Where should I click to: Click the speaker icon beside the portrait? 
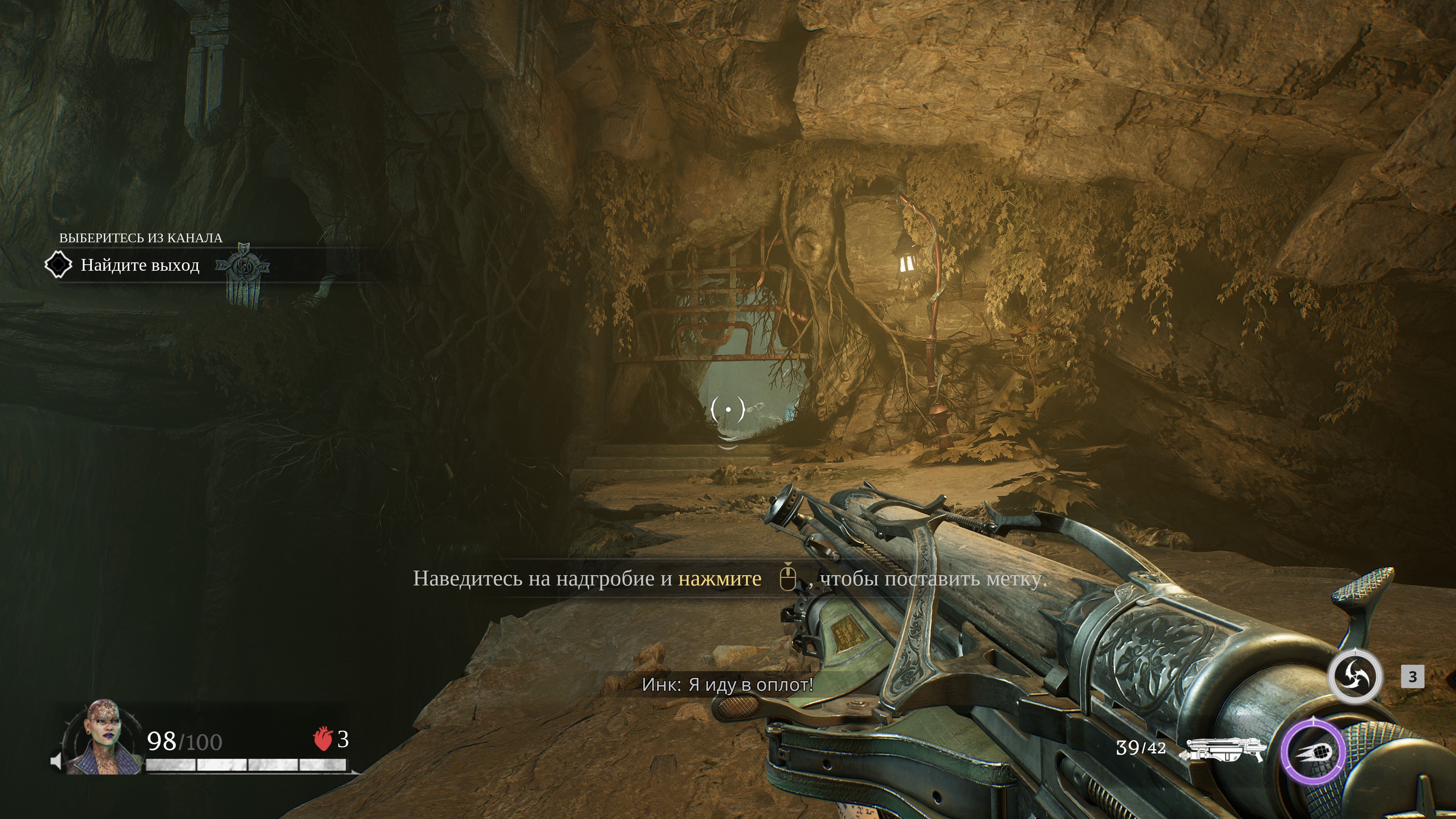tap(56, 761)
